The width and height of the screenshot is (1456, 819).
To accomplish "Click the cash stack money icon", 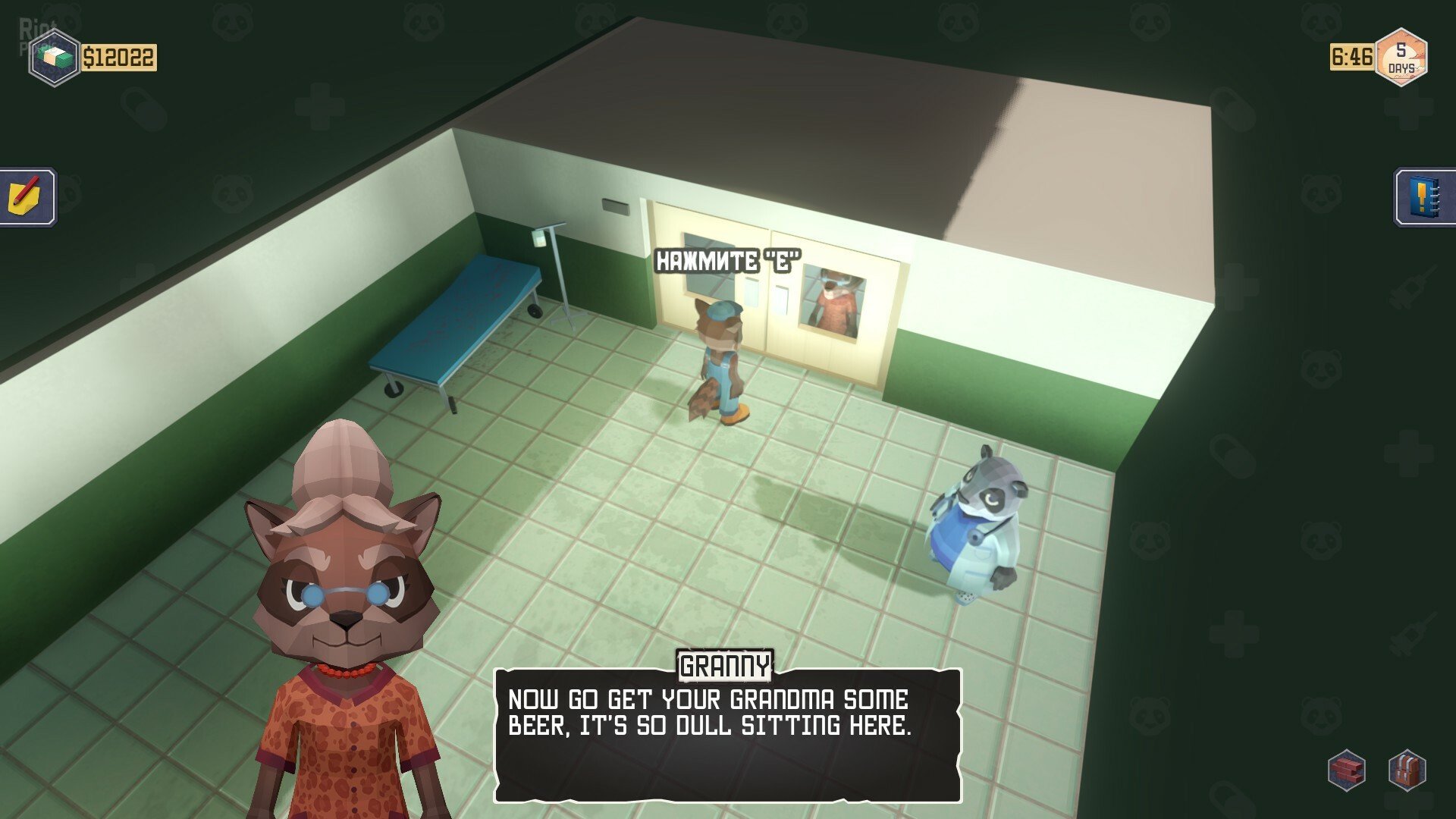I will coord(55,58).
